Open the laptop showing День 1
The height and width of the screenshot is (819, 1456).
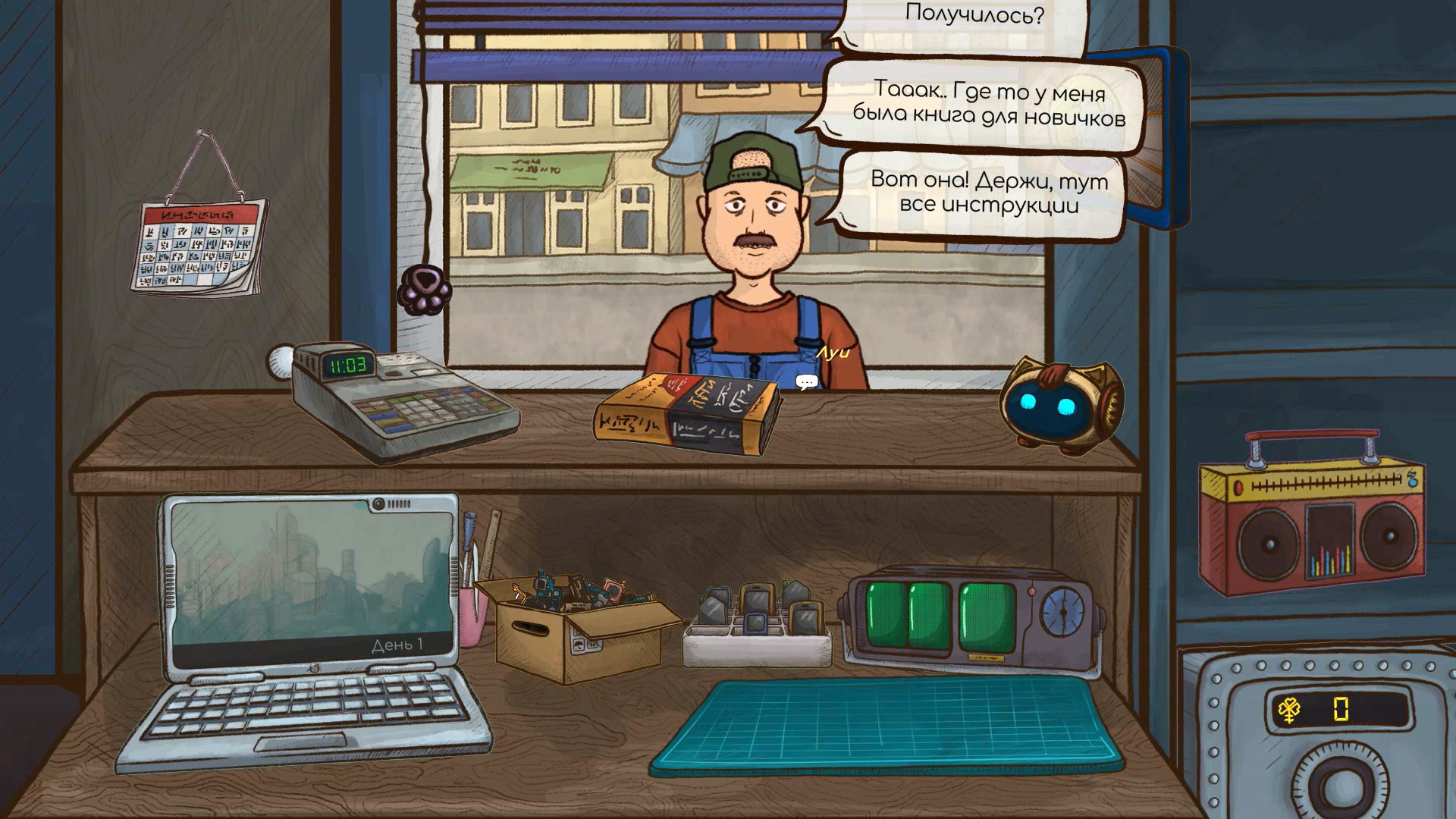click(x=308, y=585)
